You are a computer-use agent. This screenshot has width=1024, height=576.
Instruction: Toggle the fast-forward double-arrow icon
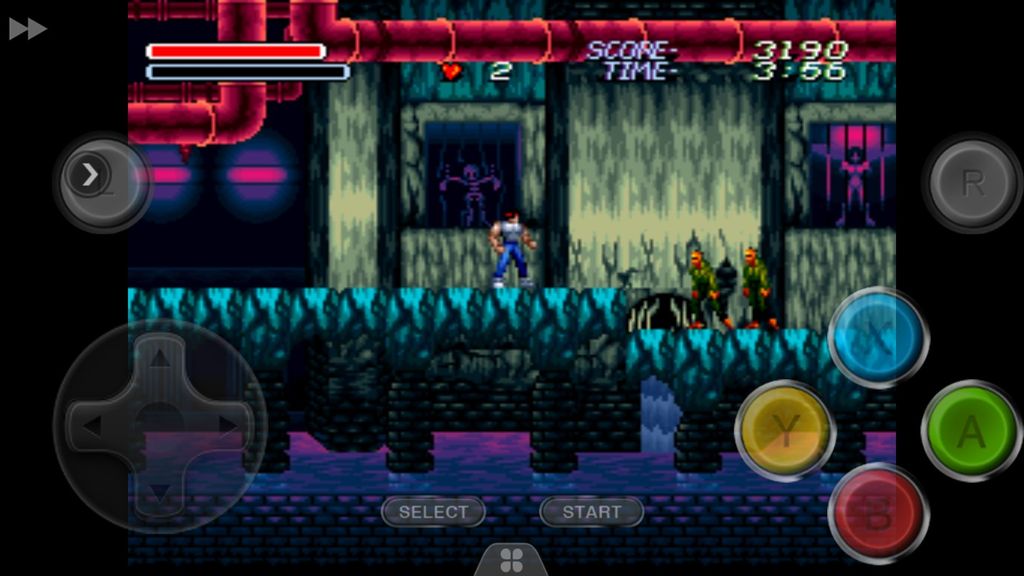28,29
